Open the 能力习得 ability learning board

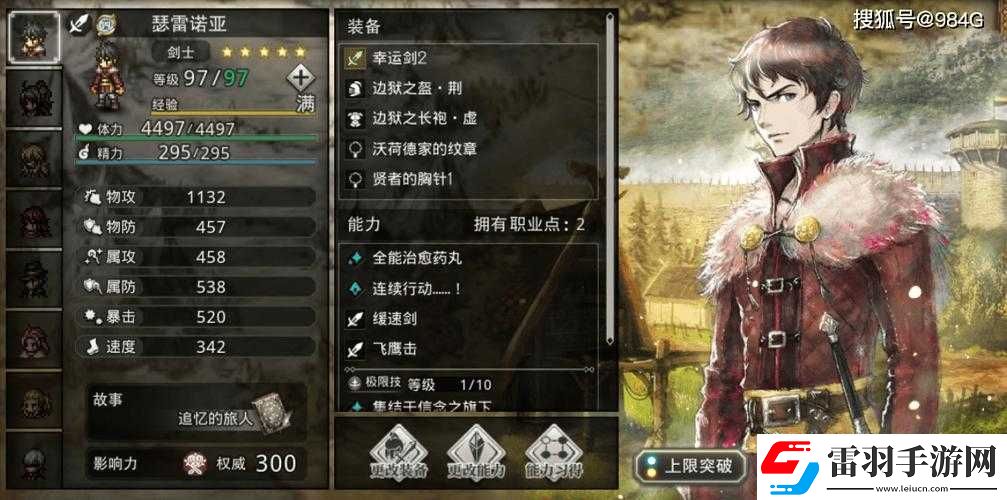point(554,454)
